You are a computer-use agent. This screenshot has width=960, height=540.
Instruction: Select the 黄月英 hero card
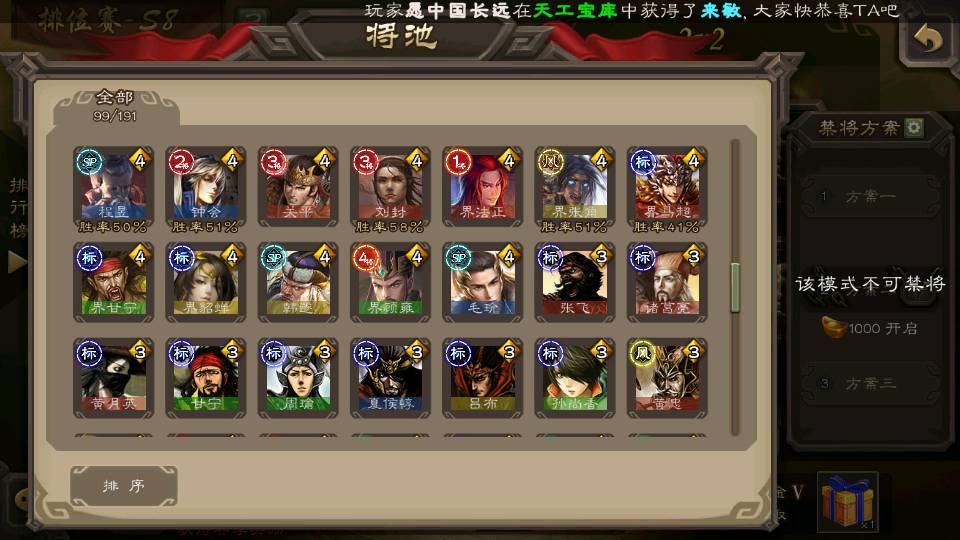click(x=113, y=378)
